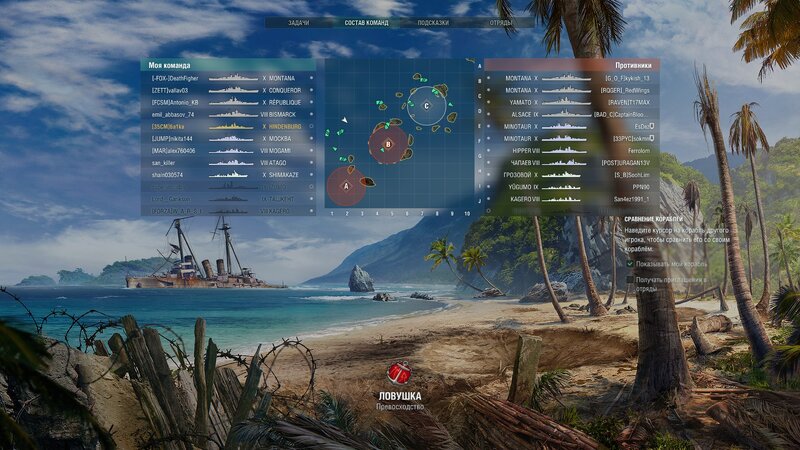The width and height of the screenshot is (800, 450).
Task: Show the ПОДСКАЗКИ tab
Action: [x=433, y=22]
